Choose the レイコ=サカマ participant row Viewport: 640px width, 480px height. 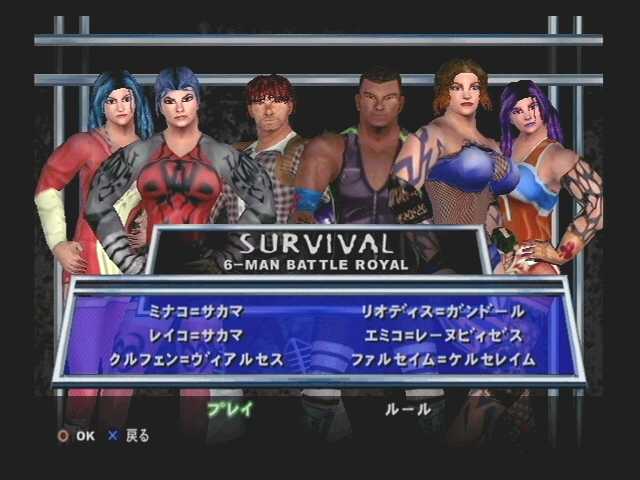coord(190,334)
